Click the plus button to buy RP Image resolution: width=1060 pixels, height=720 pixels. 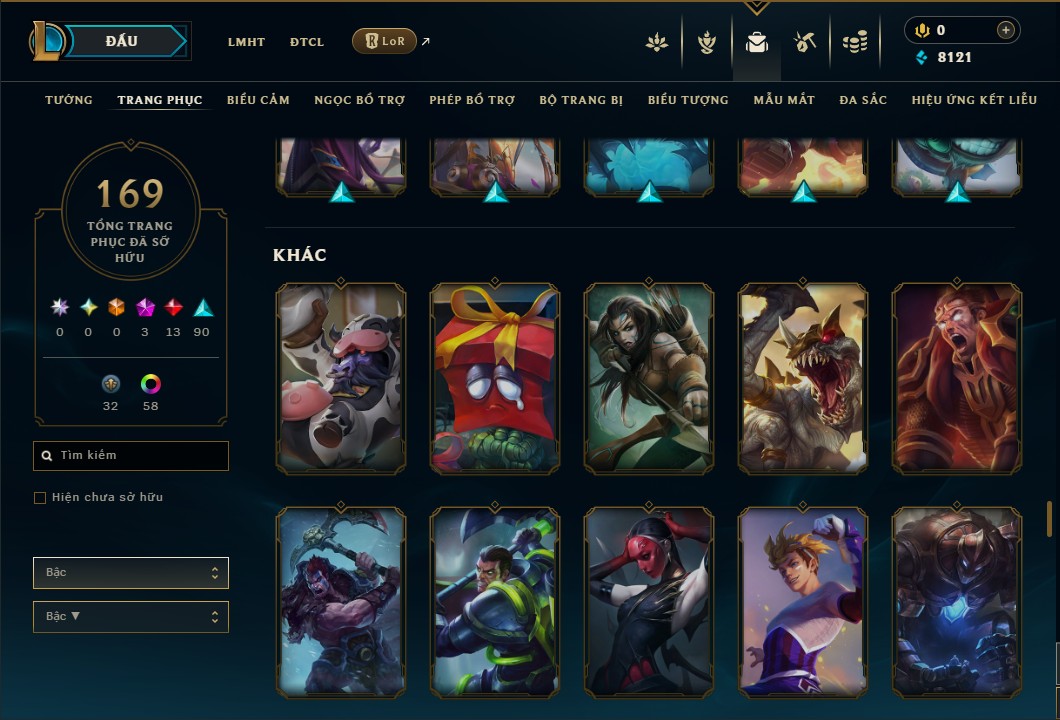[1005, 30]
